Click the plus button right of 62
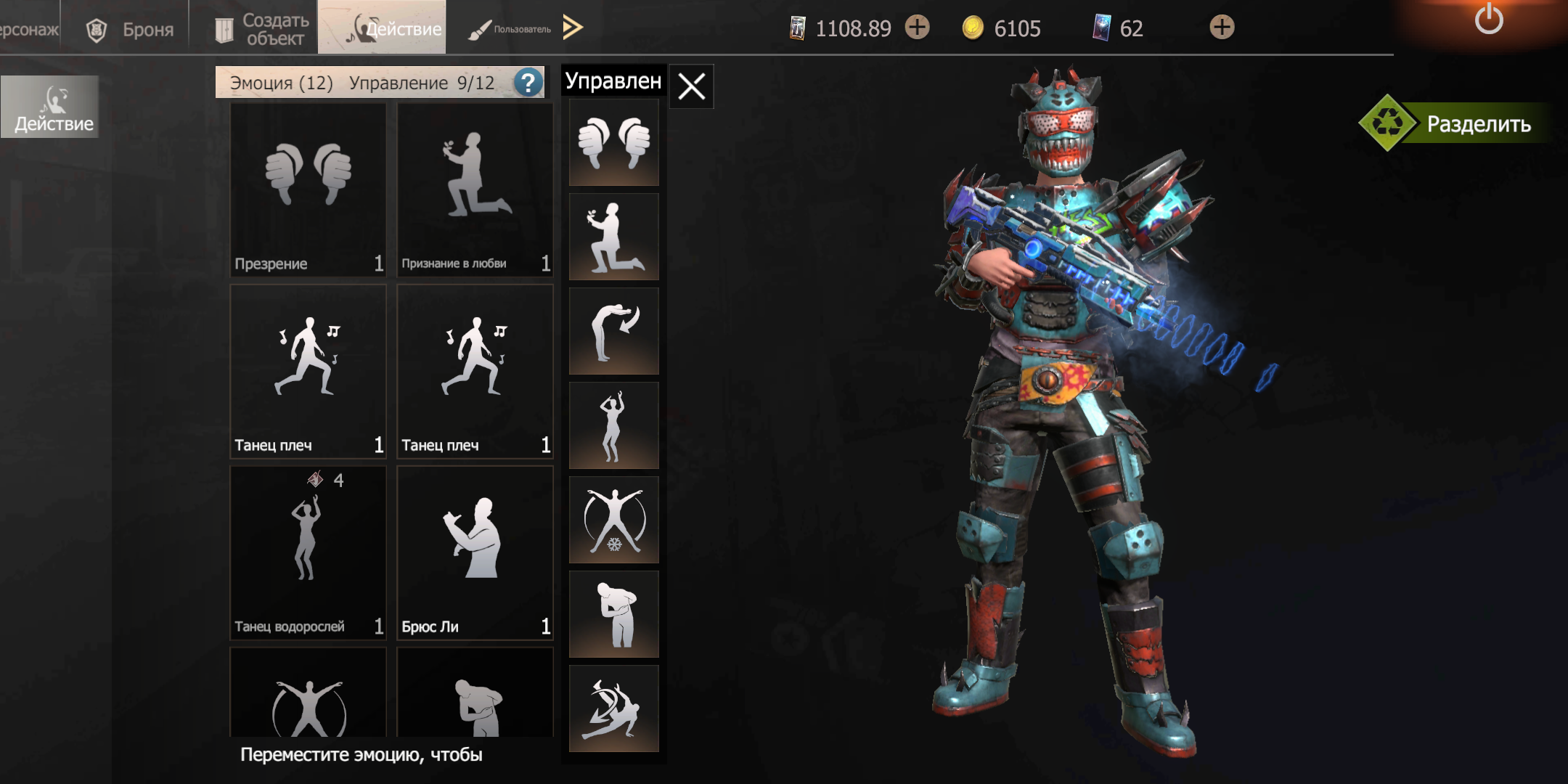1568x784 pixels. point(1222,28)
